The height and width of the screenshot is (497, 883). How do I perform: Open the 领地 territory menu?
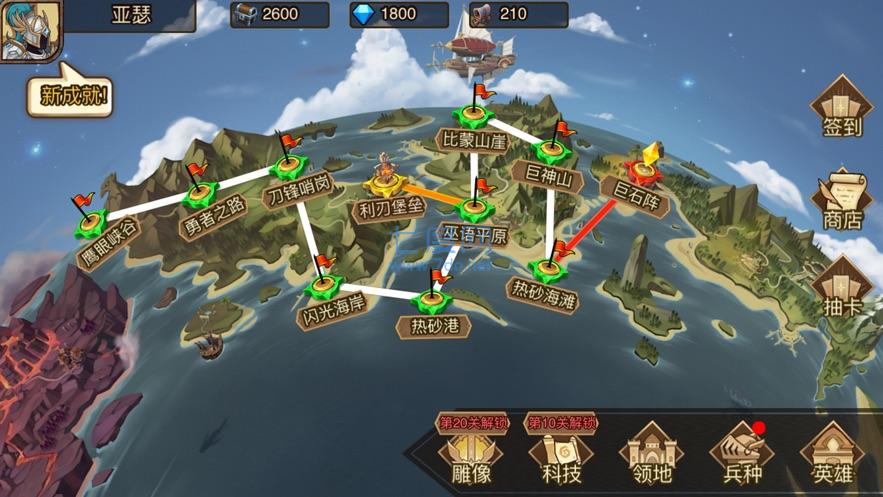651,455
